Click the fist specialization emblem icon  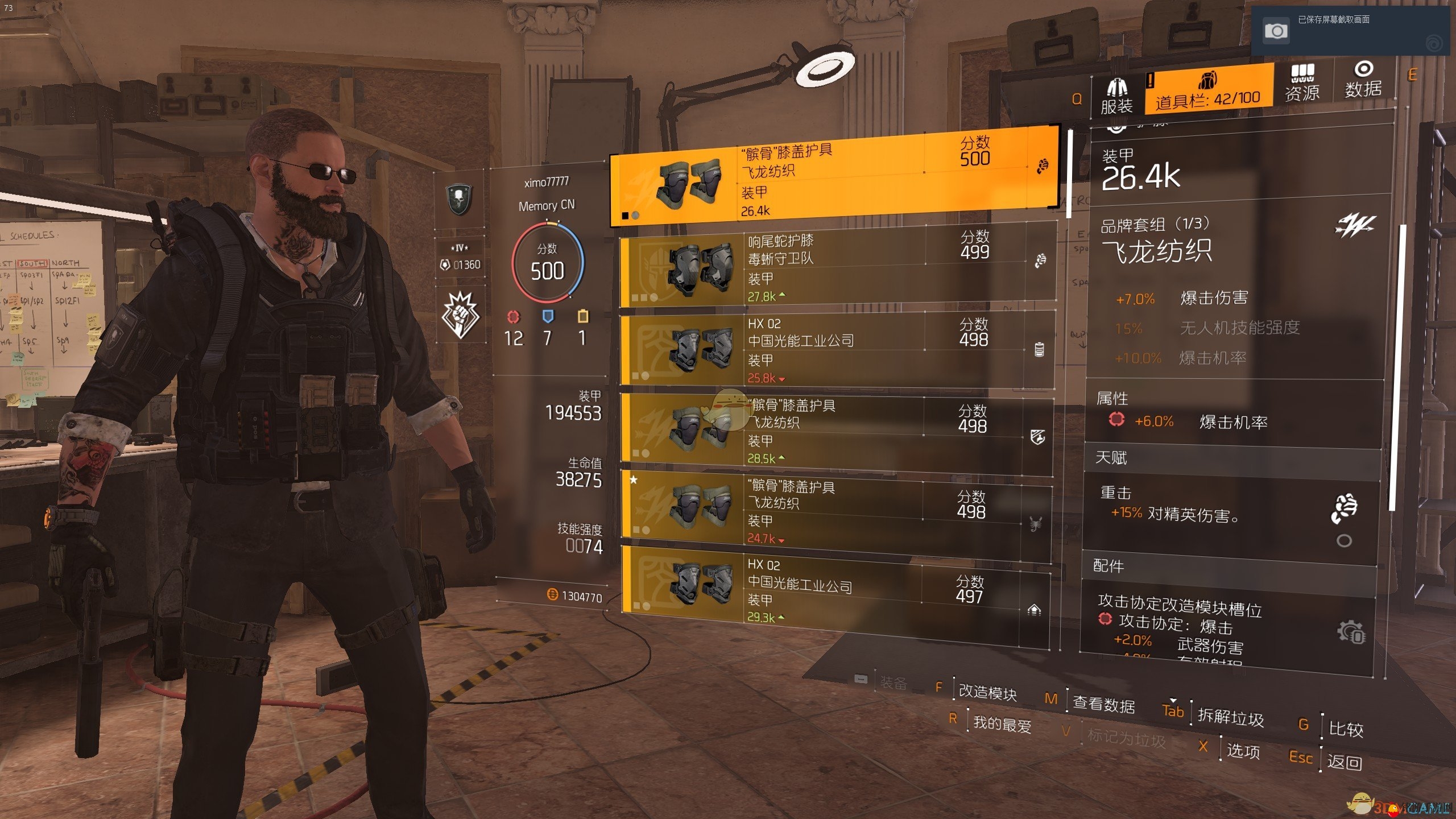coord(461,315)
